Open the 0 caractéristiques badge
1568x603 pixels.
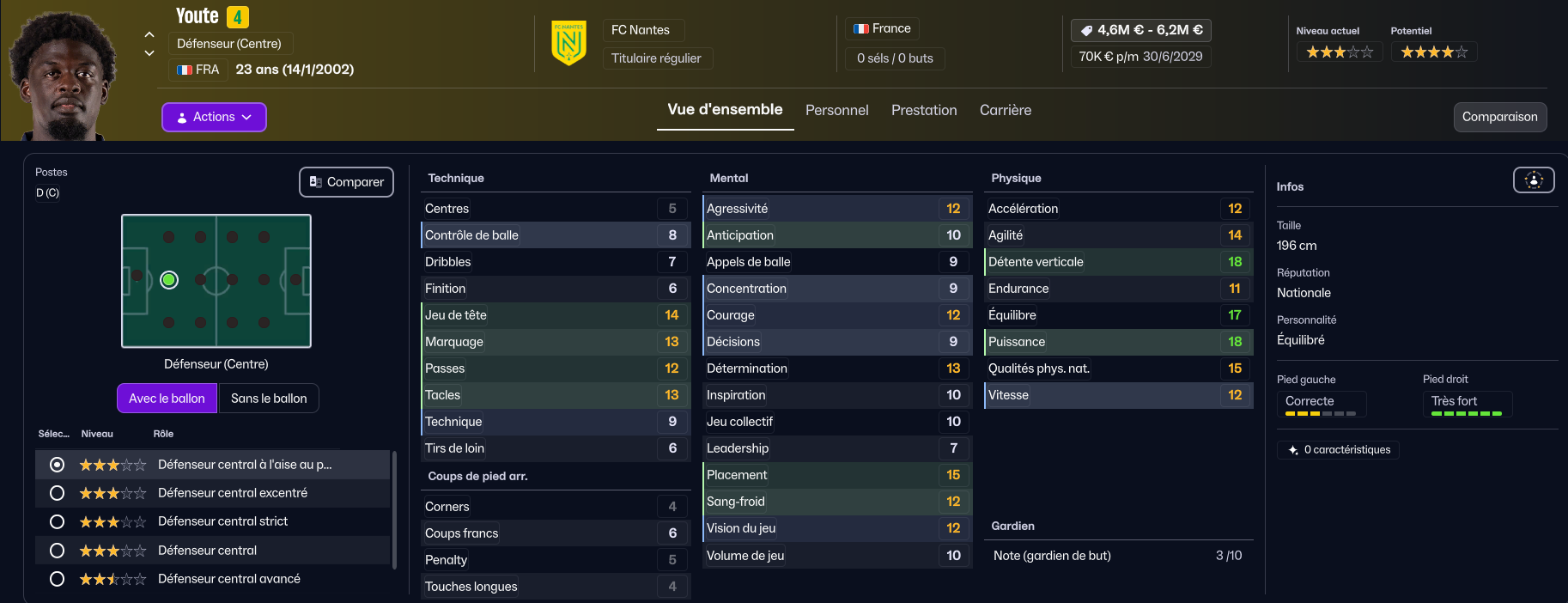1339,450
